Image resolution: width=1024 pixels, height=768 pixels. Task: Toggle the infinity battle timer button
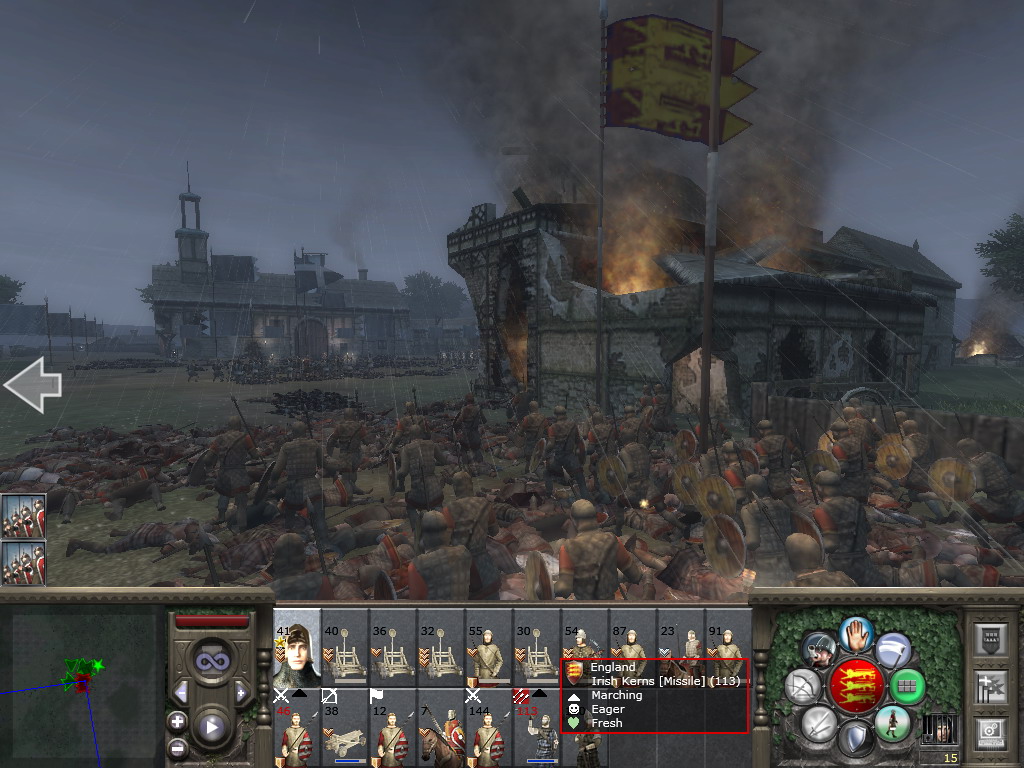(x=211, y=660)
